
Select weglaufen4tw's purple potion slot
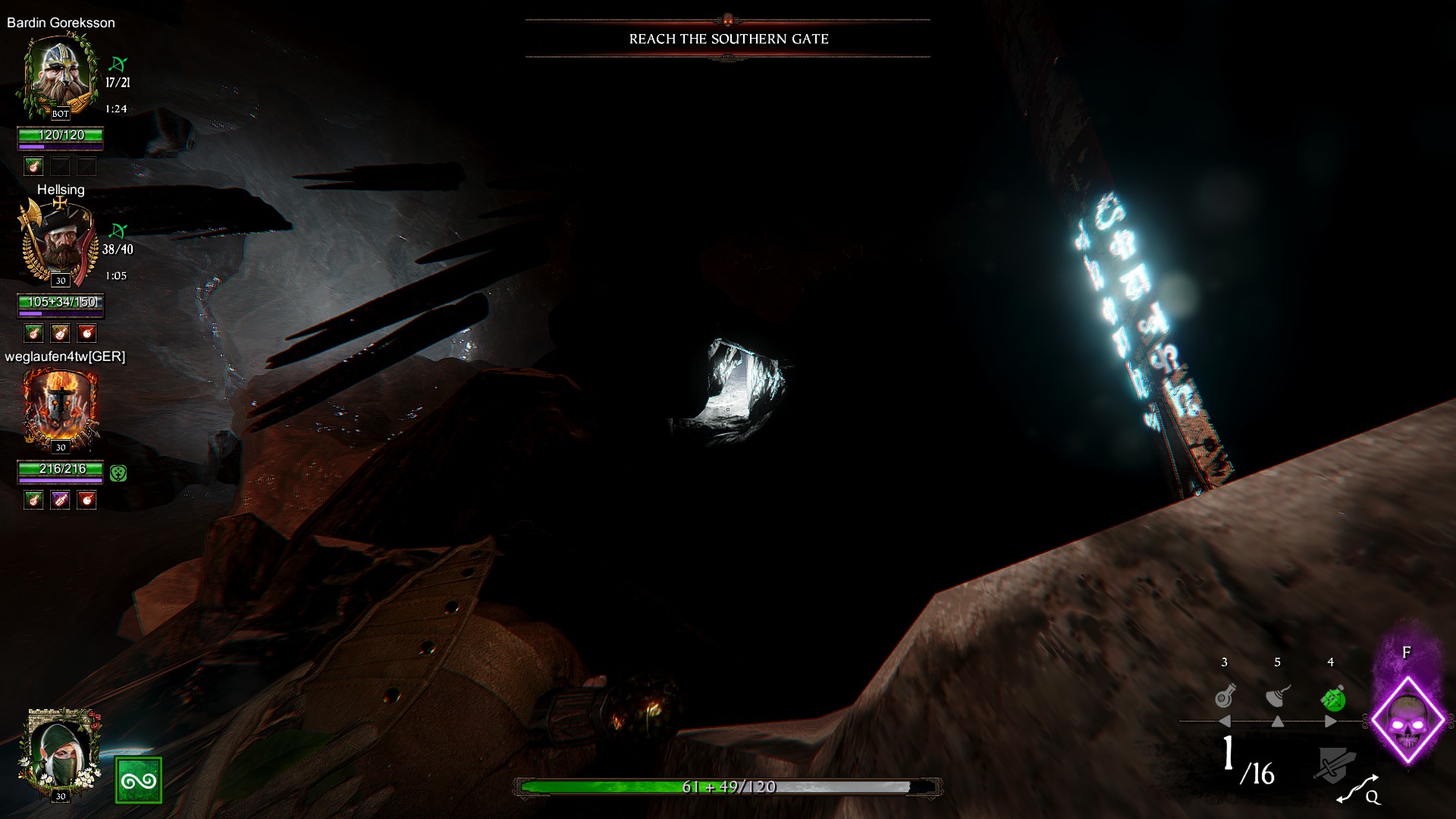coord(60,500)
